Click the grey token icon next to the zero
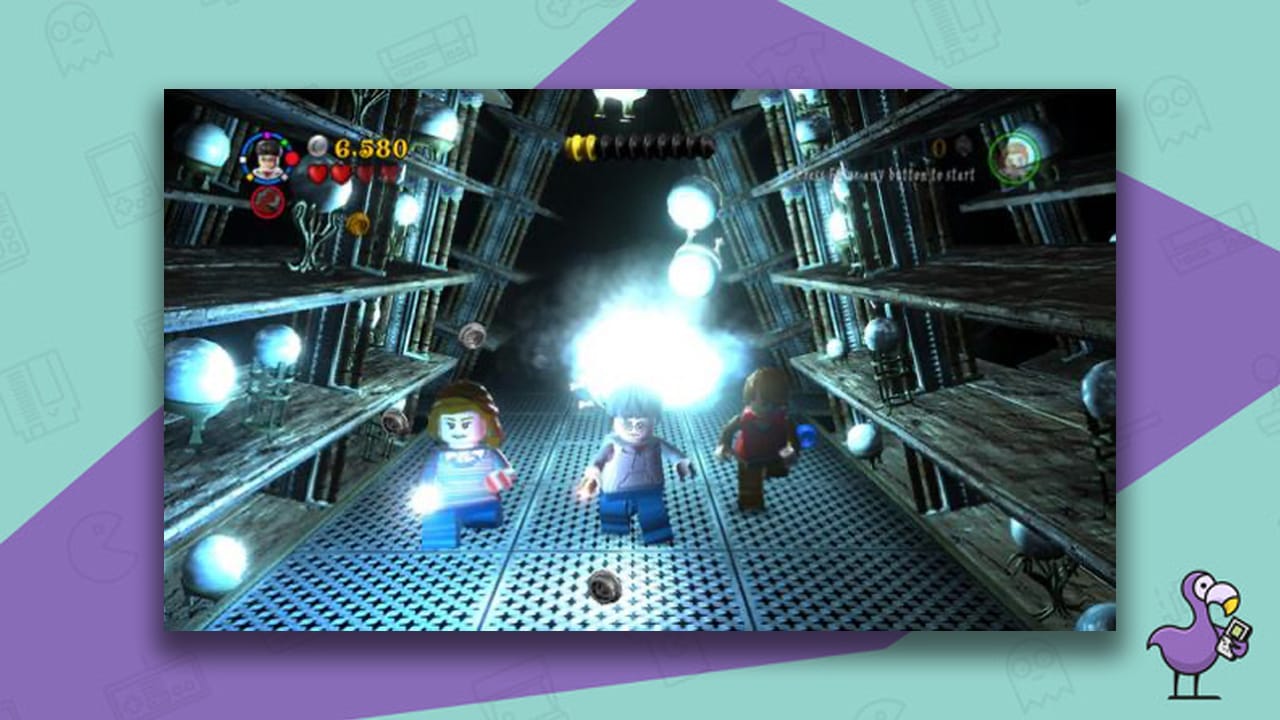Viewport: 1280px width, 720px height. coord(962,145)
